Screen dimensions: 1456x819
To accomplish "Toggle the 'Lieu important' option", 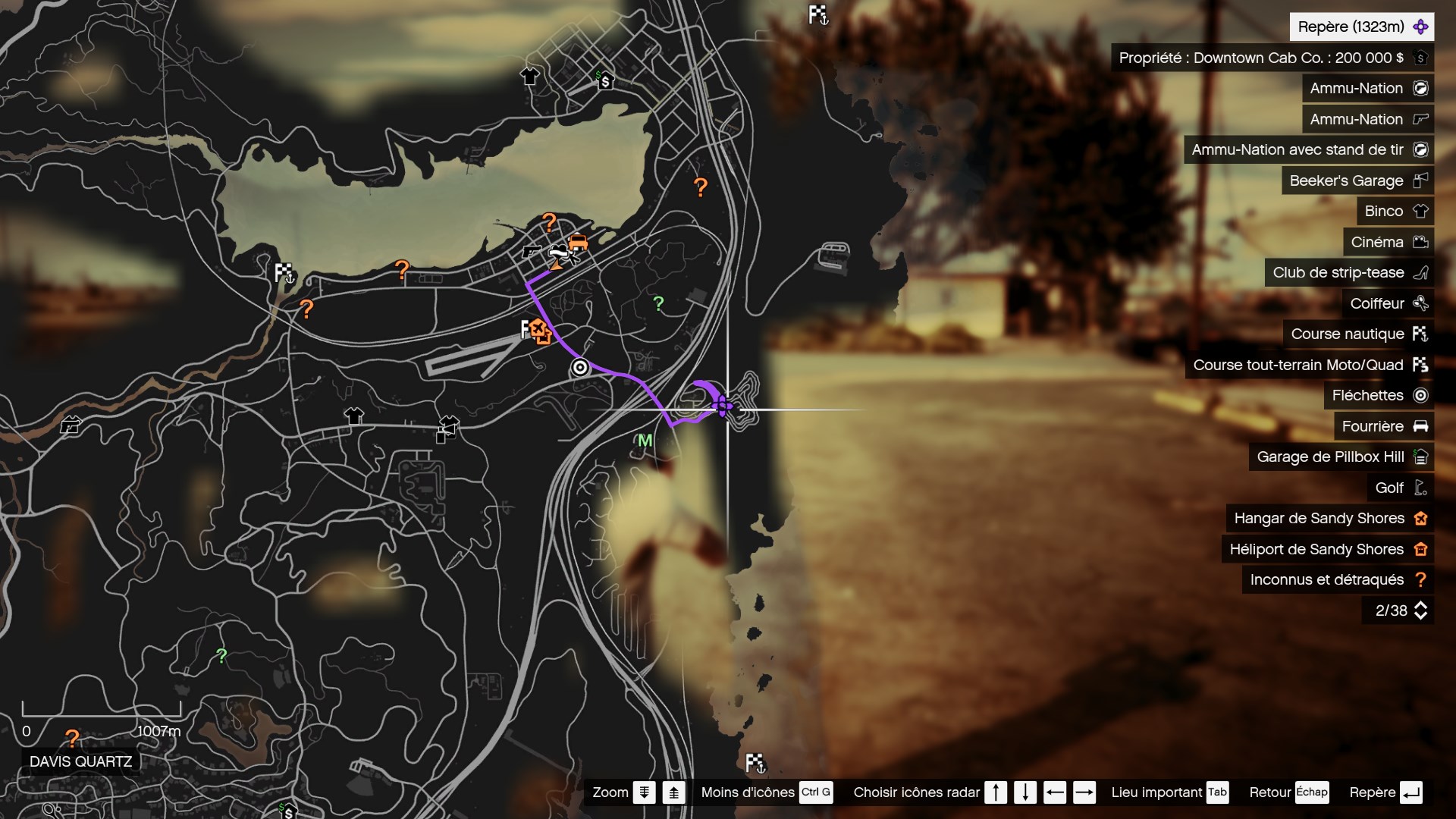I will pos(1170,792).
